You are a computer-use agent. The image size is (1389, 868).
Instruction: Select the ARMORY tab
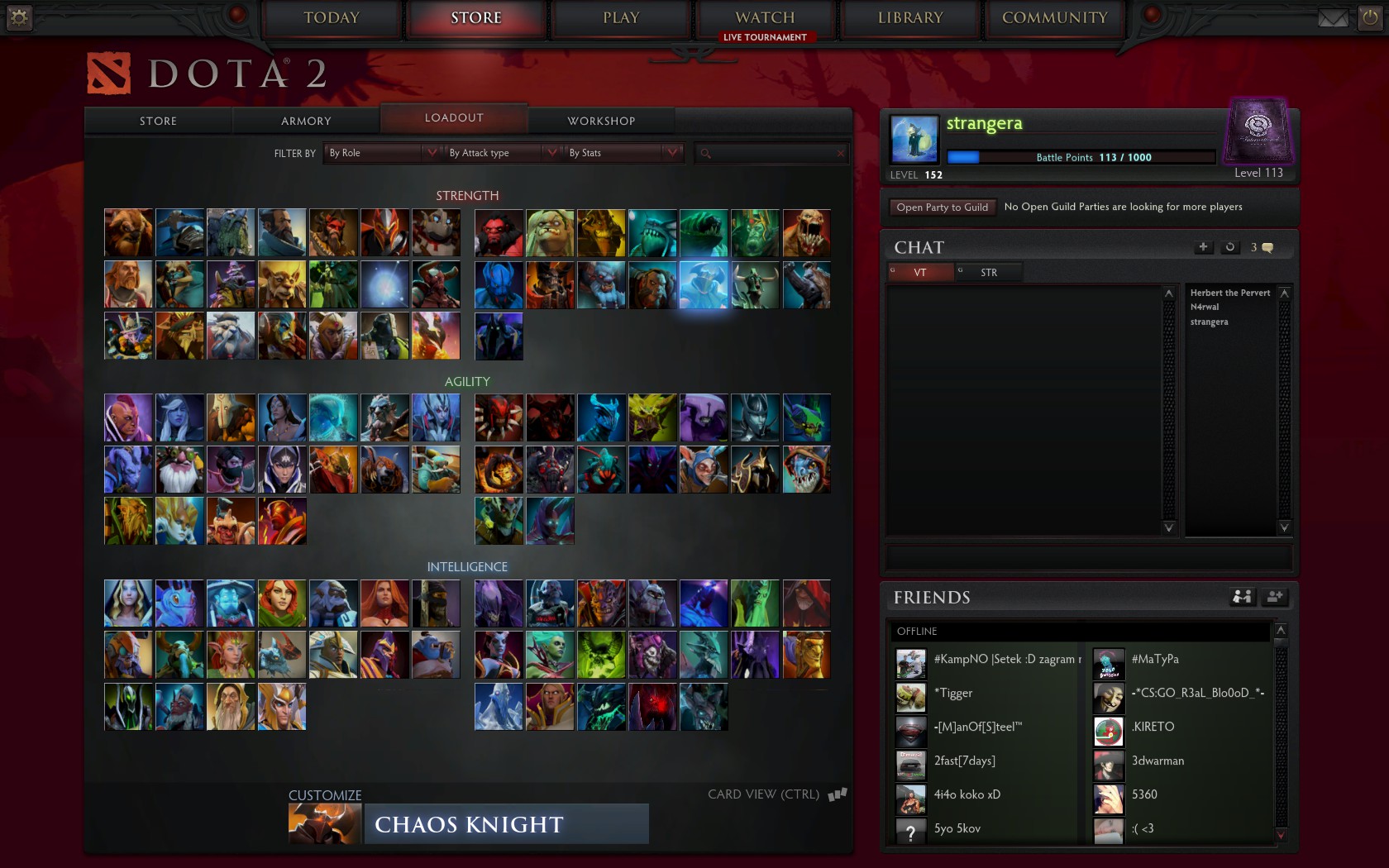pyautogui.click(x=306, y=121)
